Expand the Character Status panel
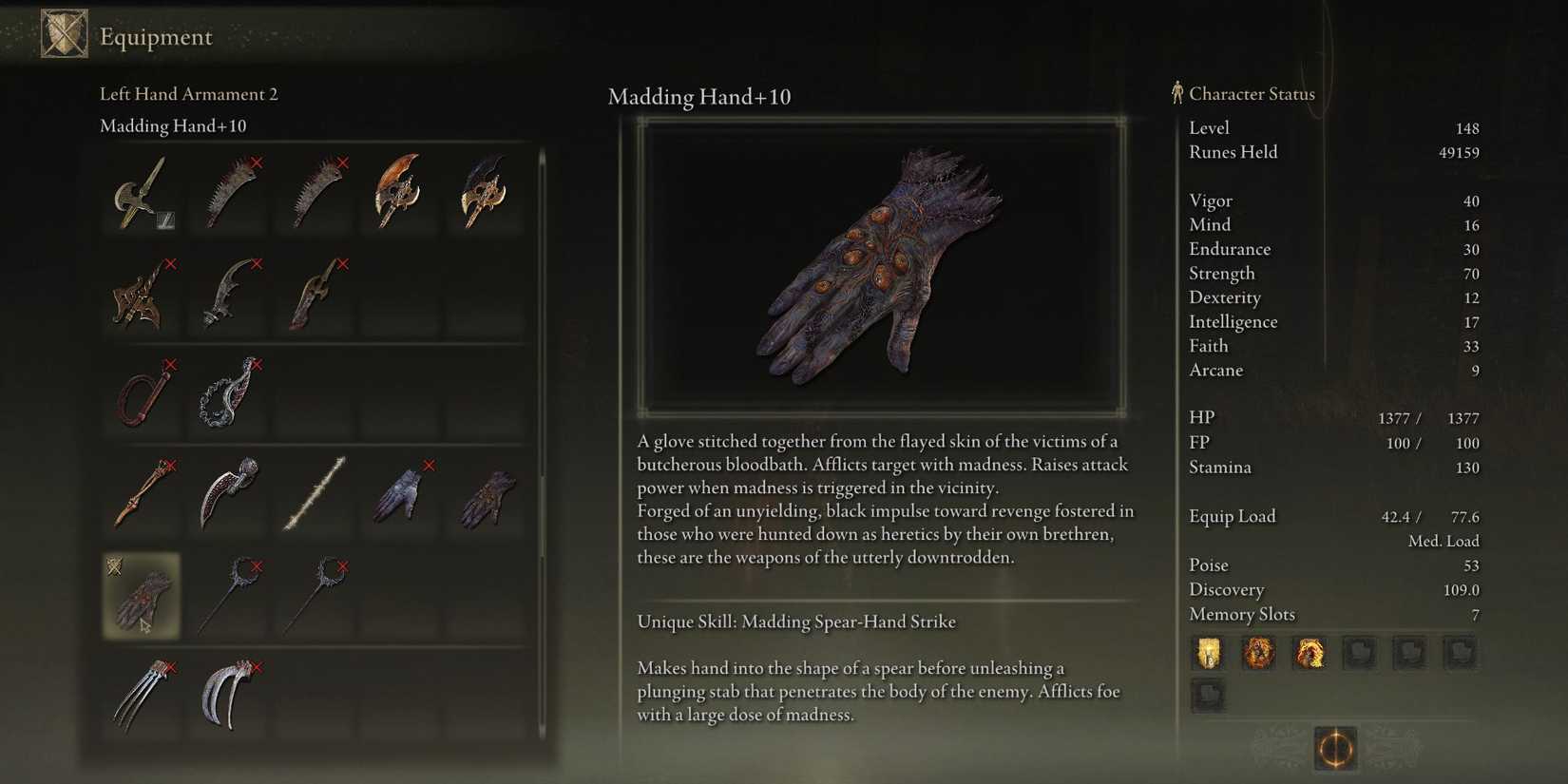 [1251, 94]
